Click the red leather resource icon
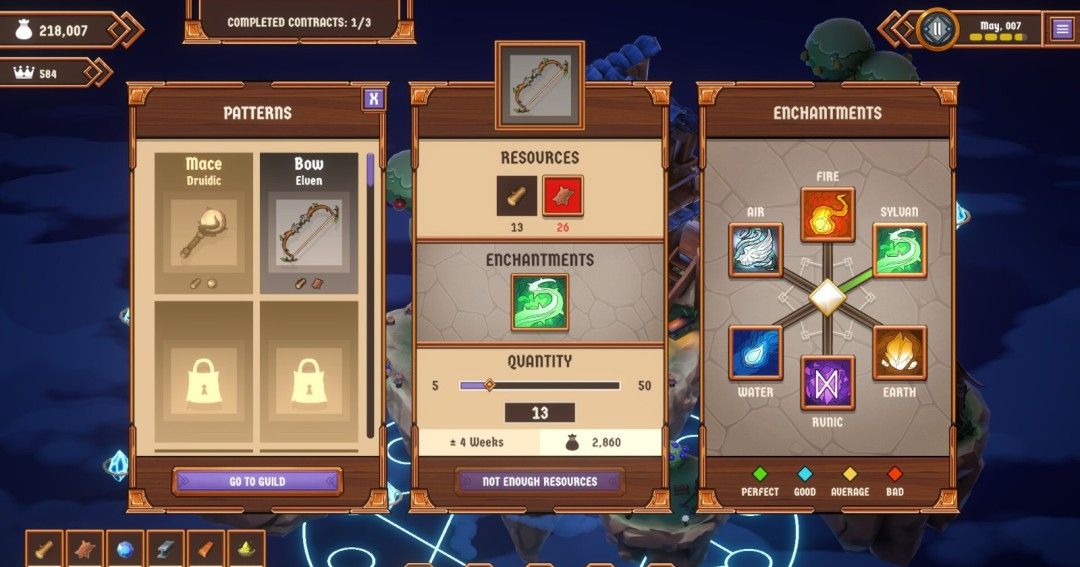Viewport: 1080px width, 567px height. [x=563, y=196]
